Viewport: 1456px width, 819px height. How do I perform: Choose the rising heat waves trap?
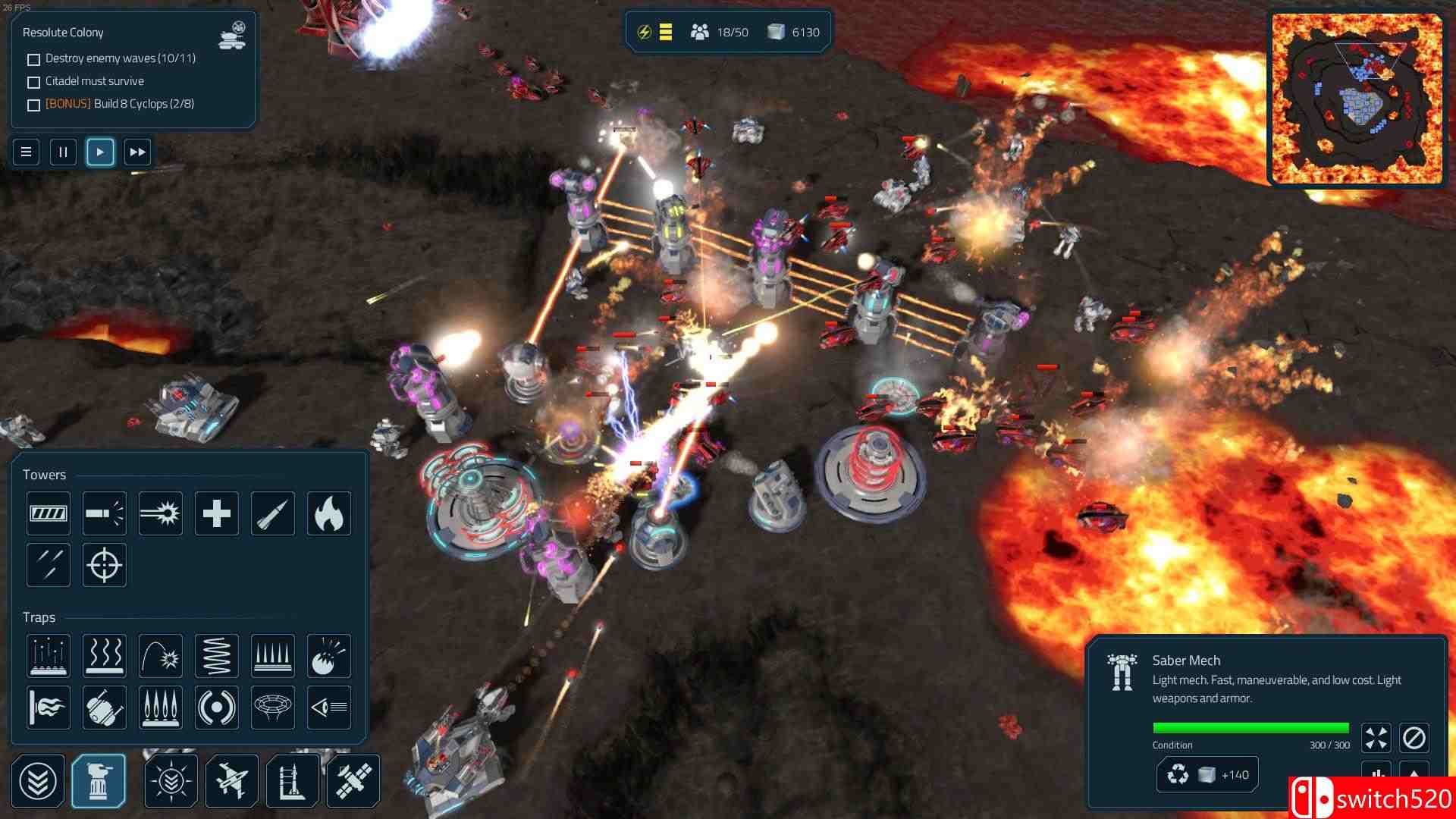pyautogui.click(x=105, y=656)
